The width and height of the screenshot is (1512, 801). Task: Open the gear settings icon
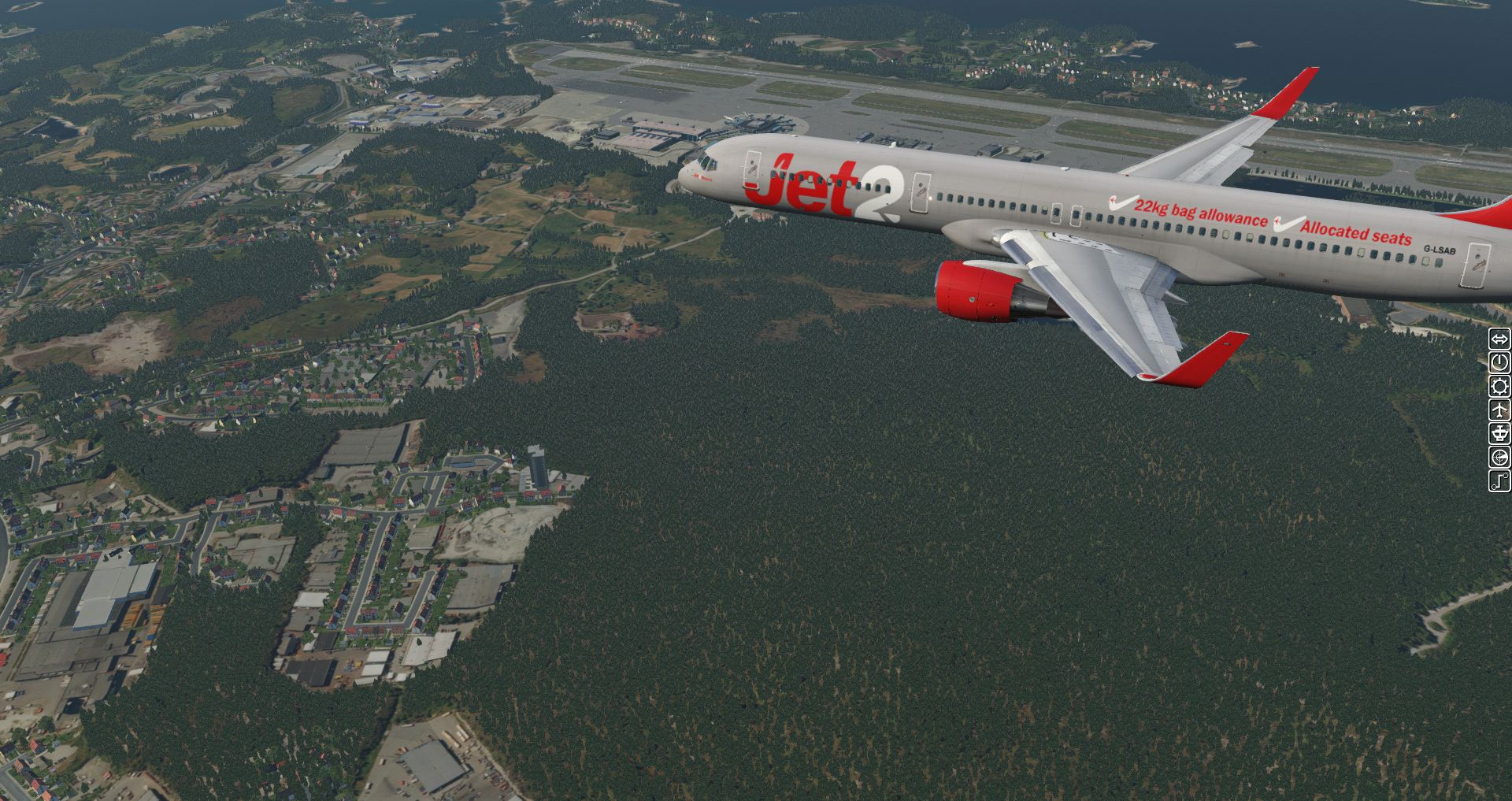(1499, 386)
